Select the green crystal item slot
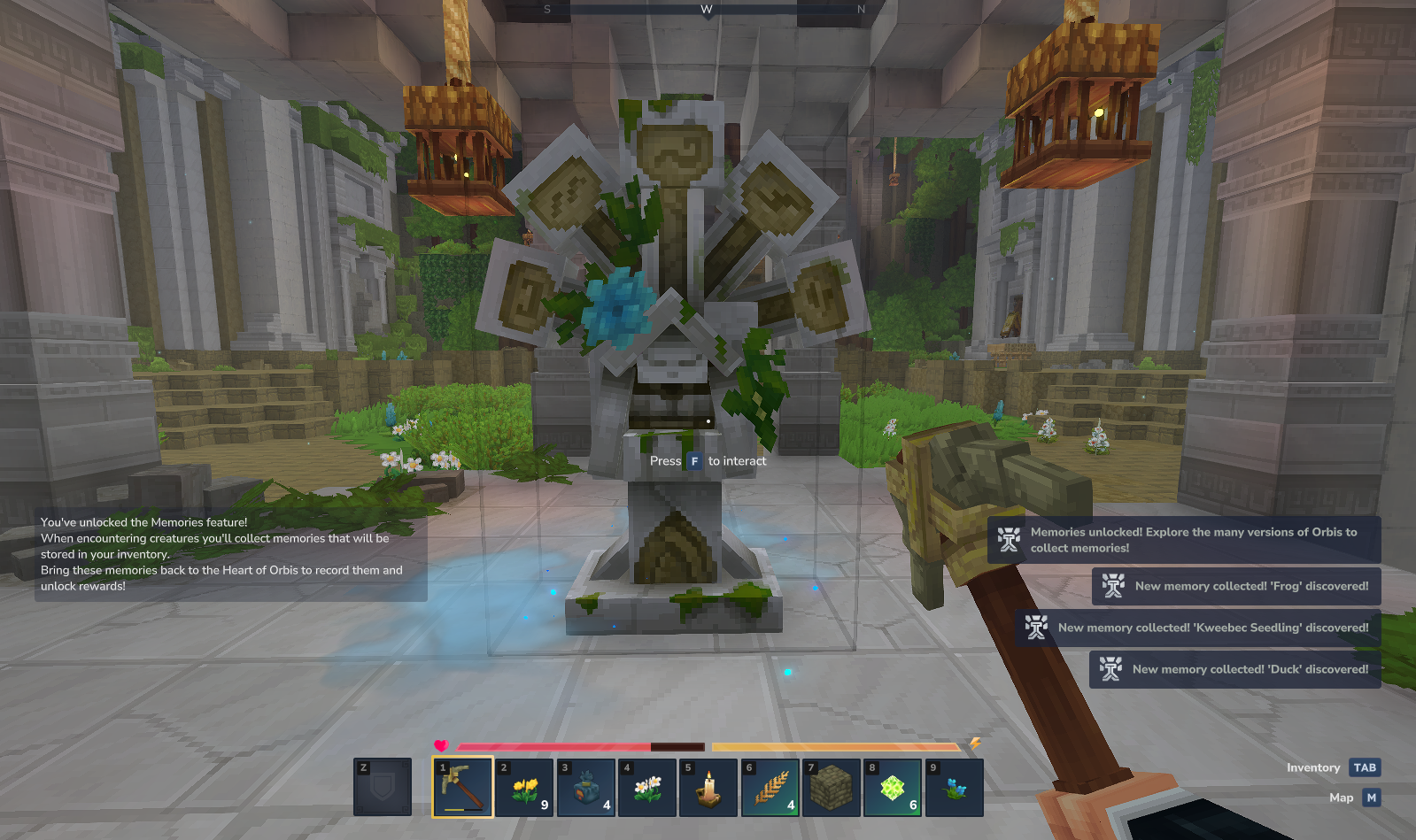 pos(893,787)
